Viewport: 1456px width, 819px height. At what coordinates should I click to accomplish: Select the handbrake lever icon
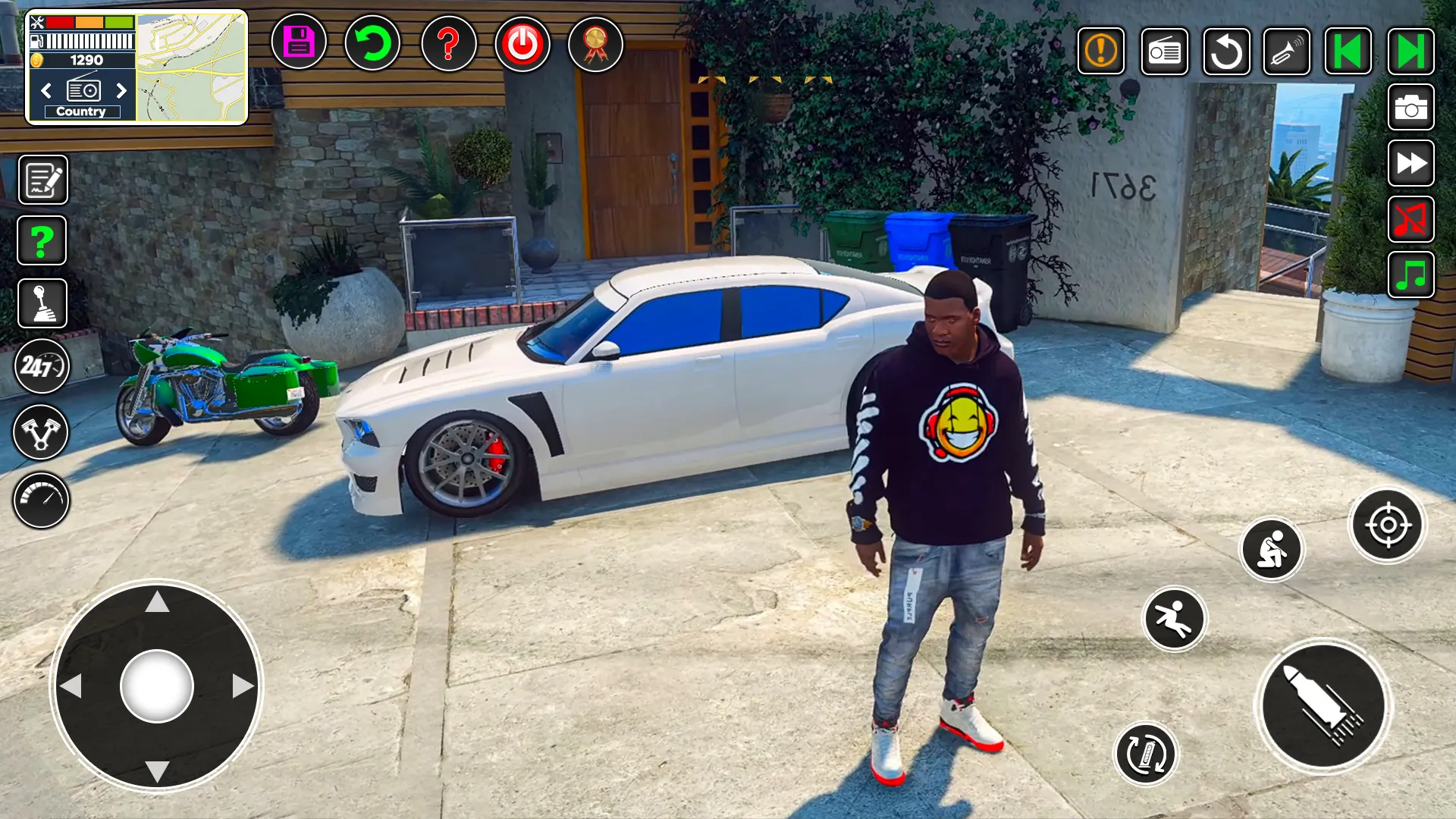42,303
